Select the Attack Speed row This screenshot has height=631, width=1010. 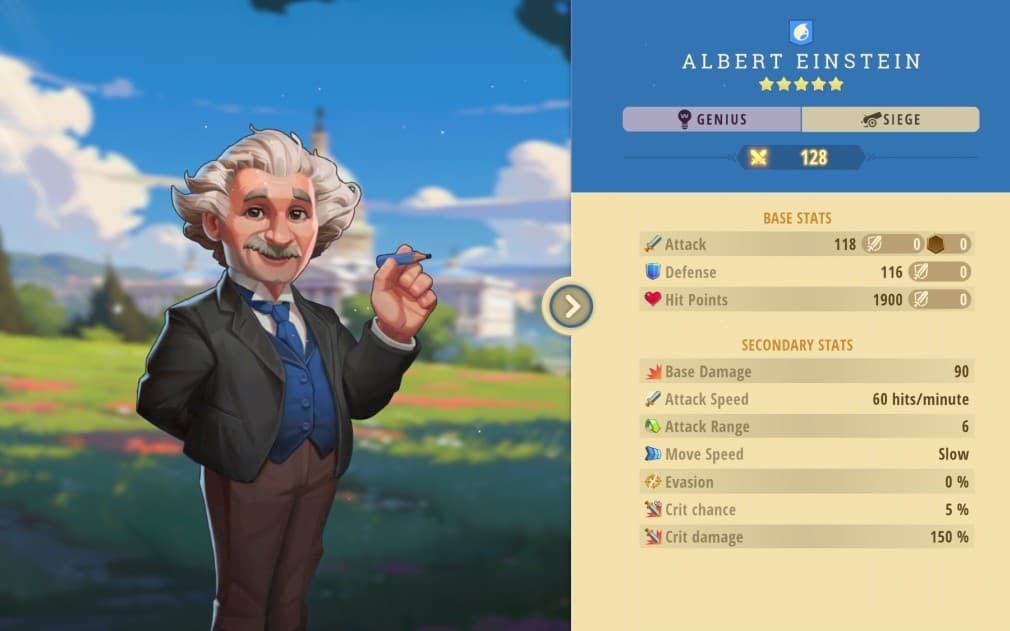(x=805, y=399)
